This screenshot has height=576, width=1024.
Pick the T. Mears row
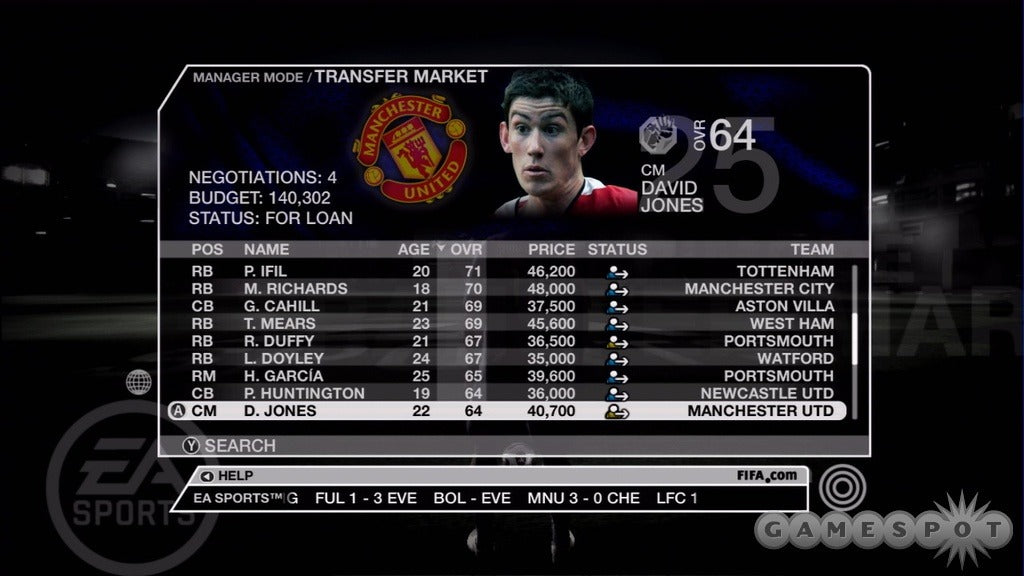click(x=512, y=324)
